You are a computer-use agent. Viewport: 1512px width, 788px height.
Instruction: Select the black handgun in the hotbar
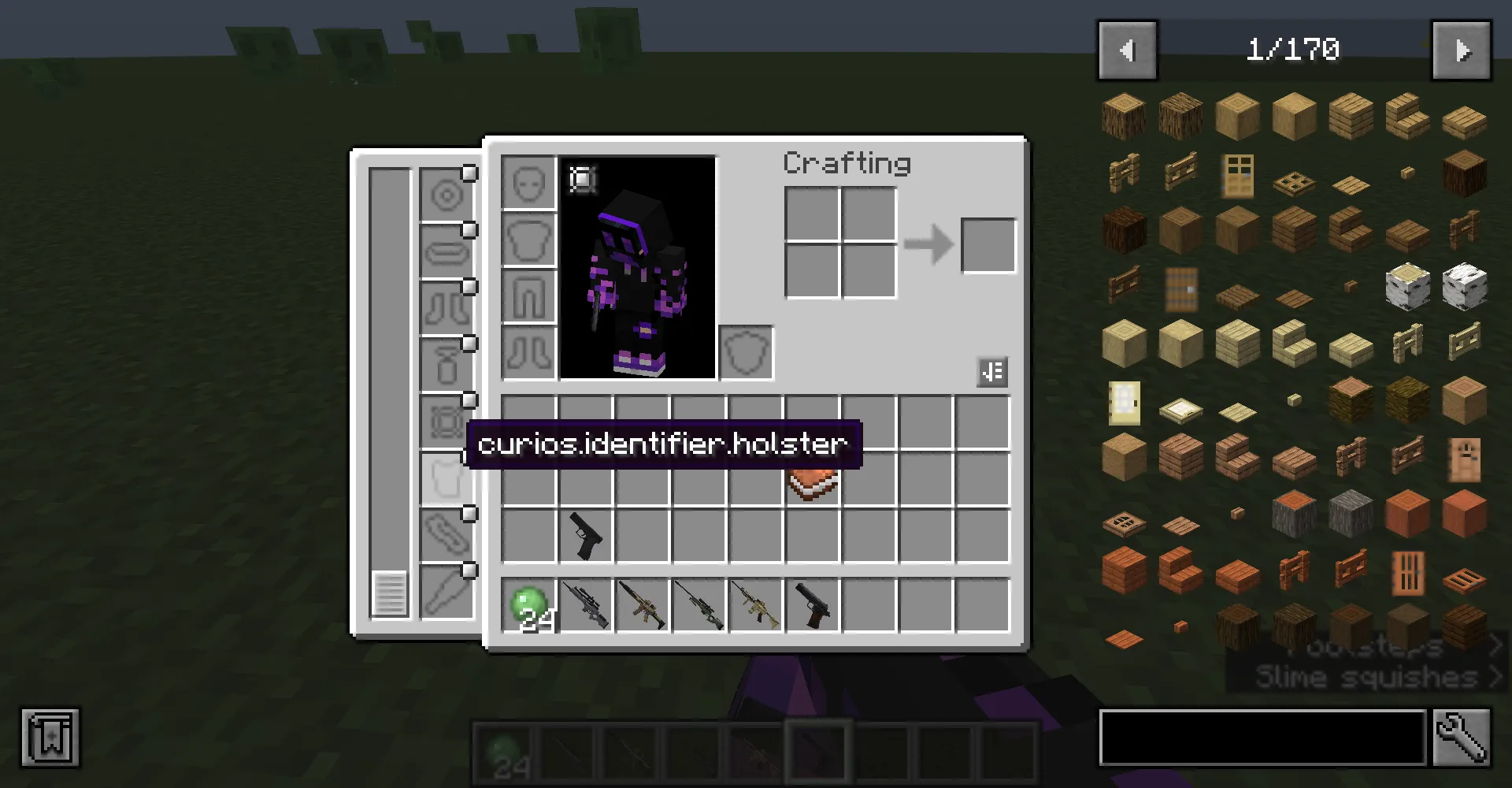click(813, 606)
